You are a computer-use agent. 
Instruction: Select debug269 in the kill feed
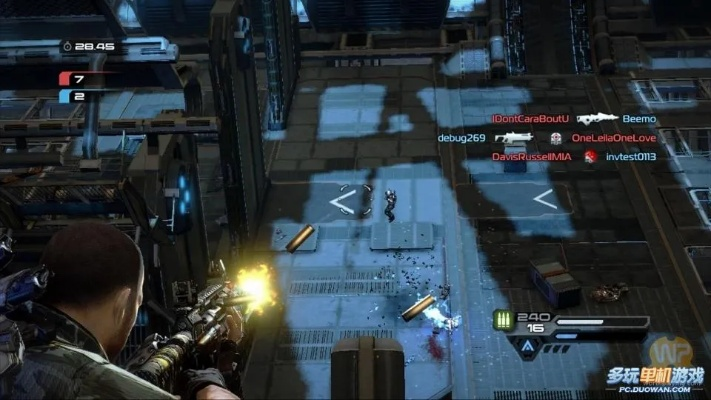[461, 138]
